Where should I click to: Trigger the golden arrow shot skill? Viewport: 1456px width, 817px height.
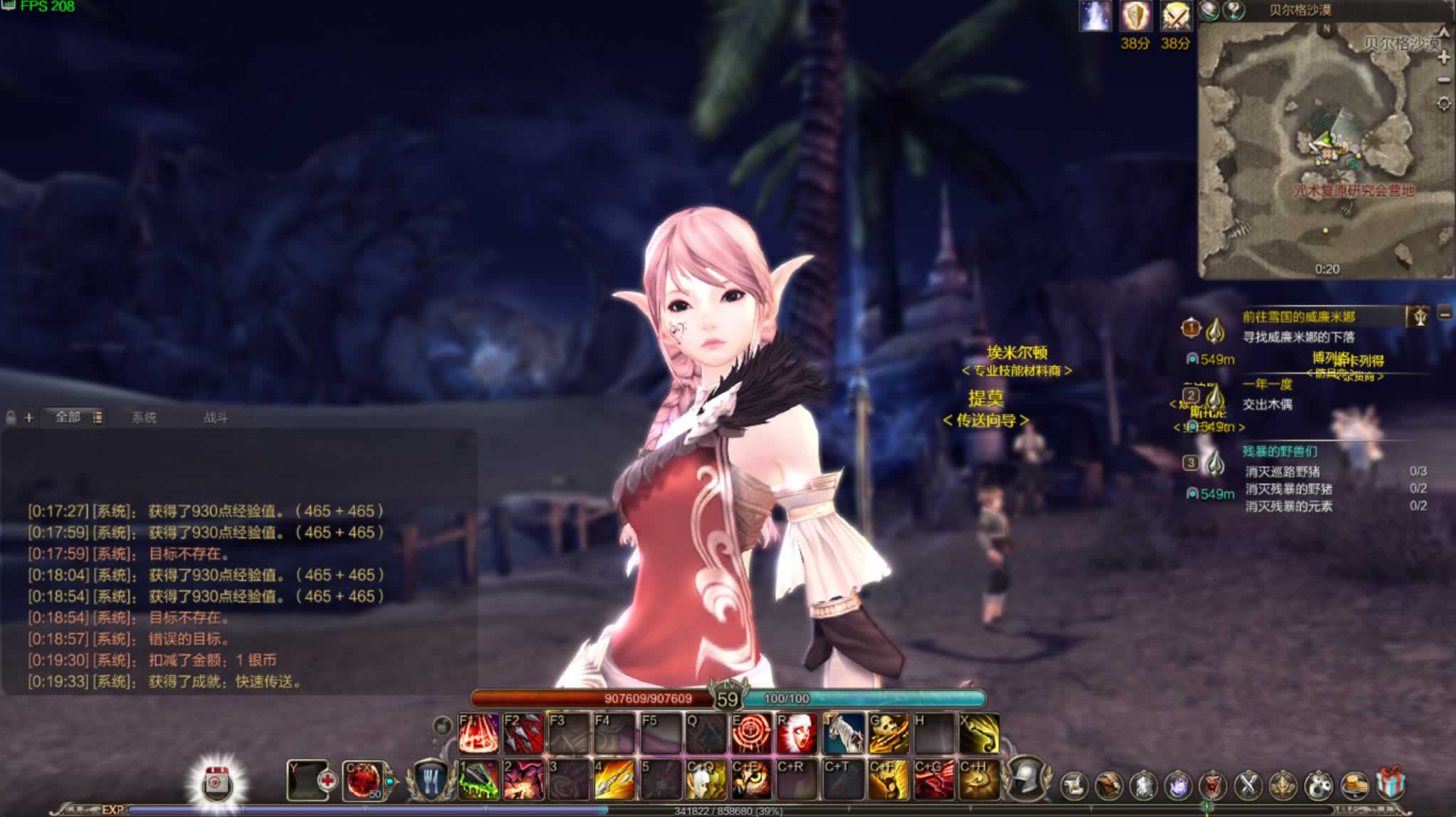click(x=614, y=779)
